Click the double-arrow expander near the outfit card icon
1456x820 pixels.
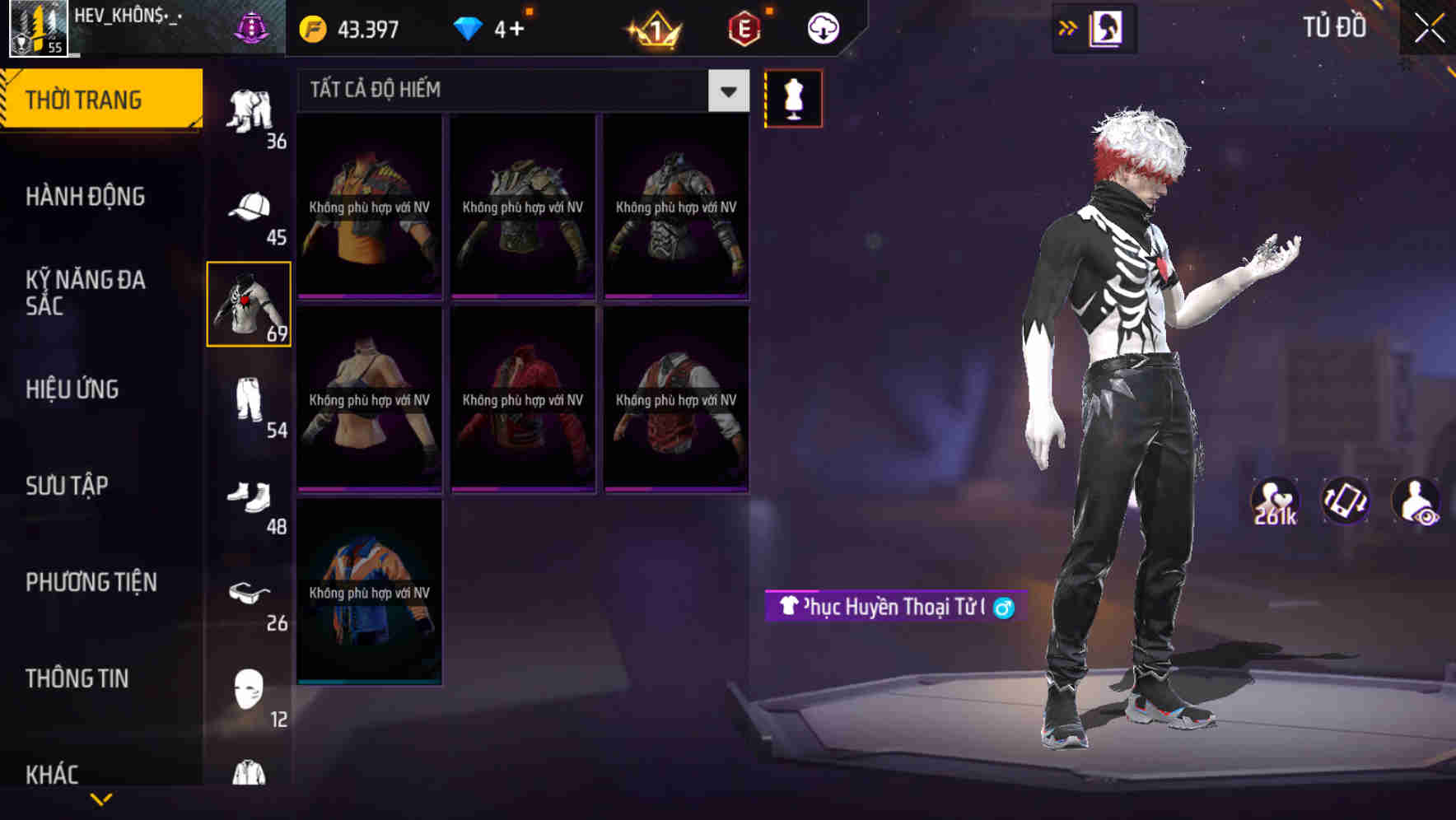[1068, 27]
